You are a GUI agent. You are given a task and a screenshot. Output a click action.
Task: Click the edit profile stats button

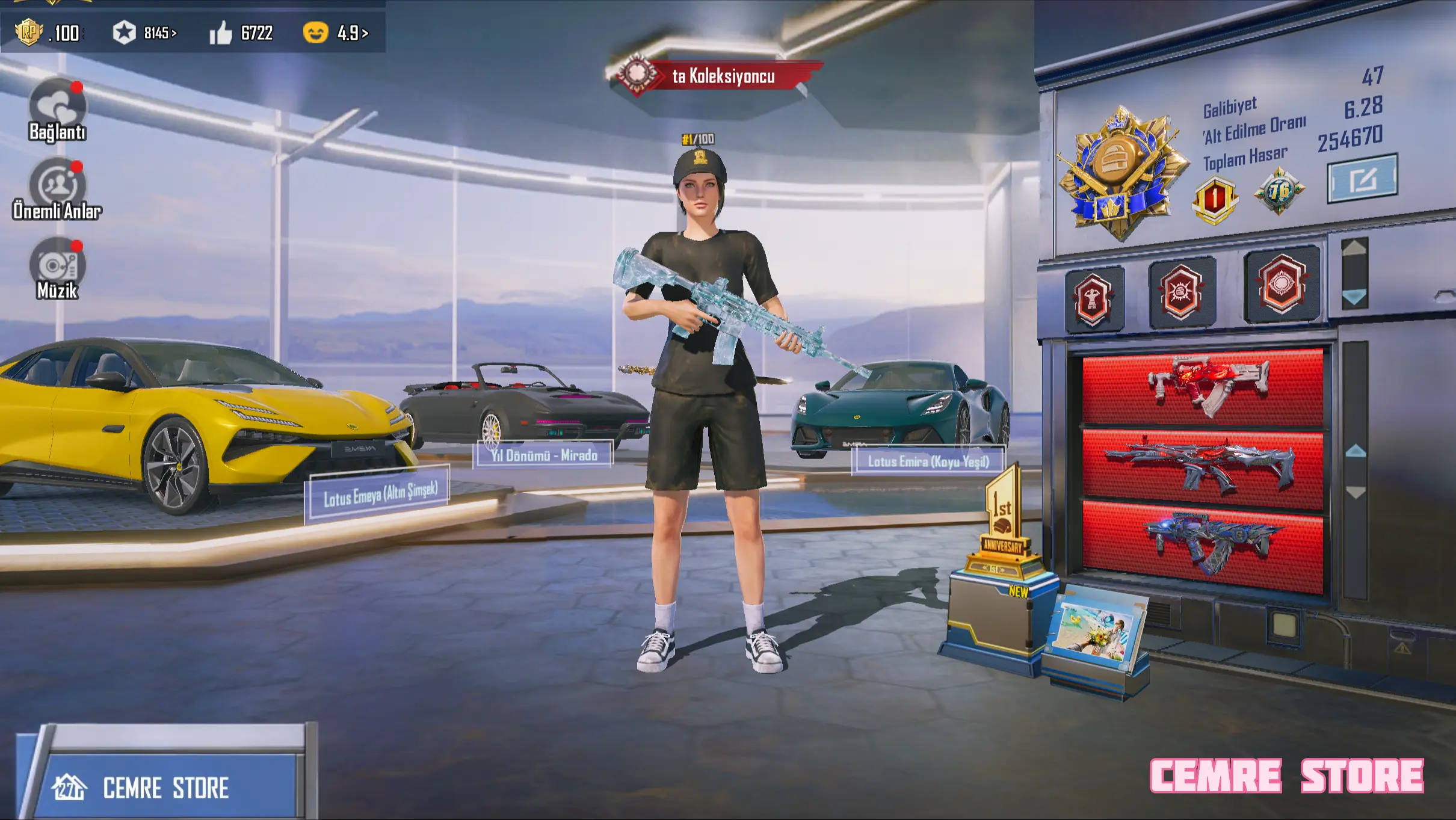1362,179
